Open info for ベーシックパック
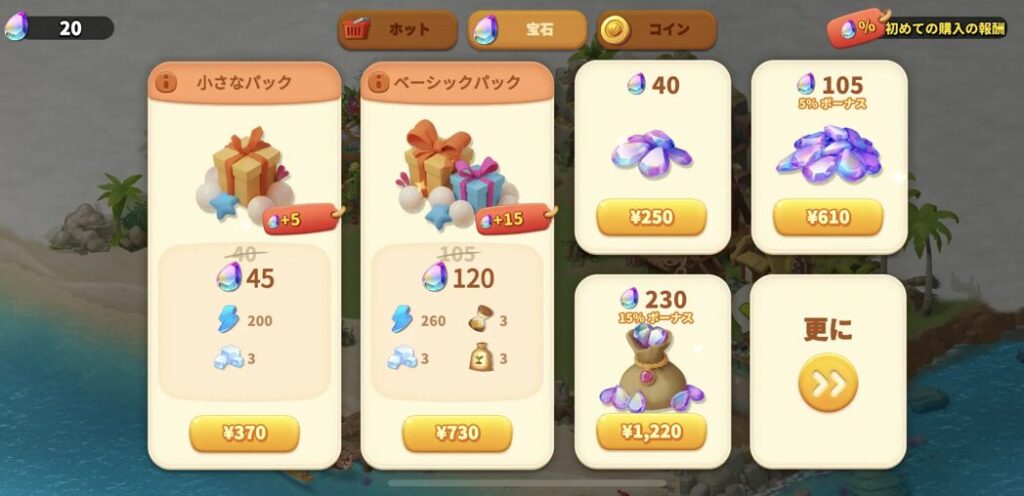Viewport: 1024px width, 496px height. [380, 82]
